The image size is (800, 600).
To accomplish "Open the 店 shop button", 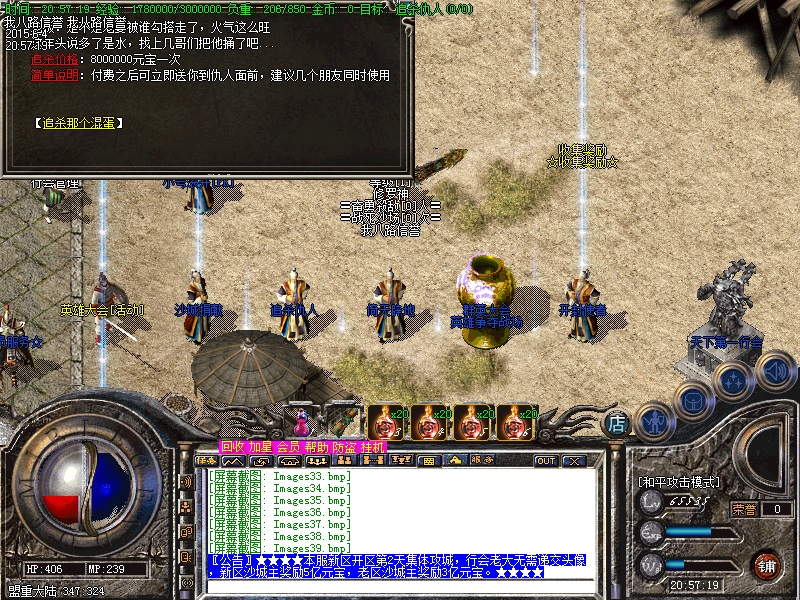I will coord(618,424).
